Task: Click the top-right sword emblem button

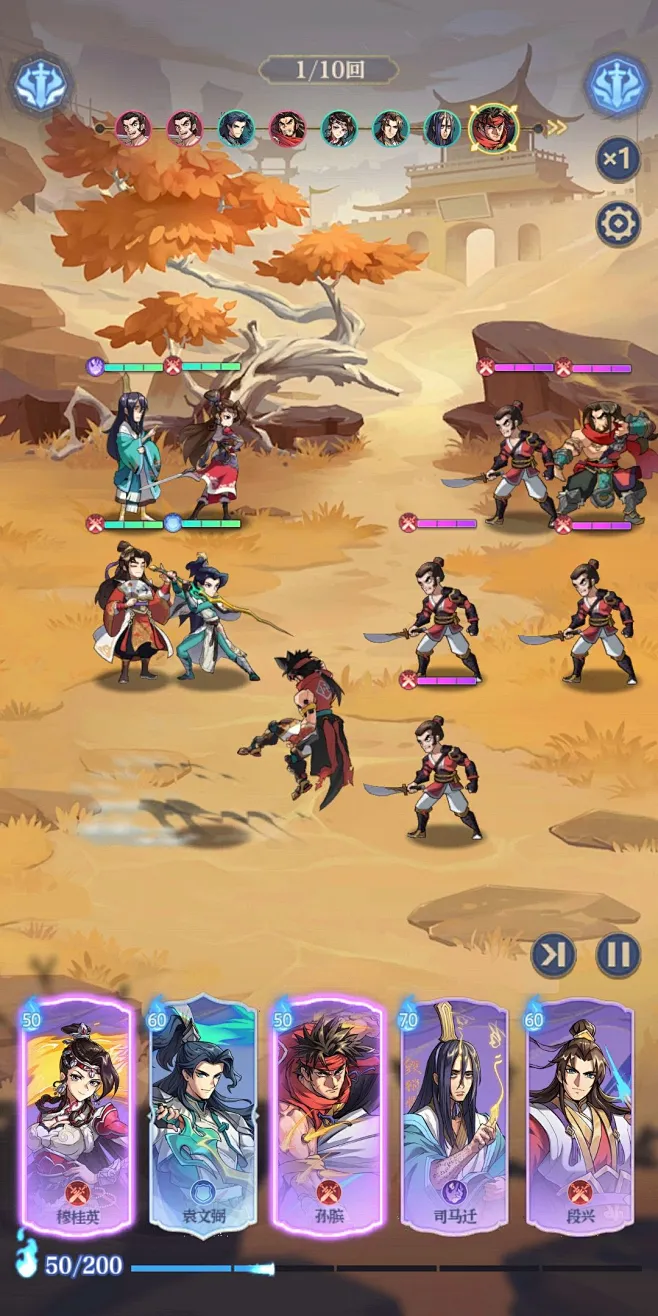Action: pos(617,86)
